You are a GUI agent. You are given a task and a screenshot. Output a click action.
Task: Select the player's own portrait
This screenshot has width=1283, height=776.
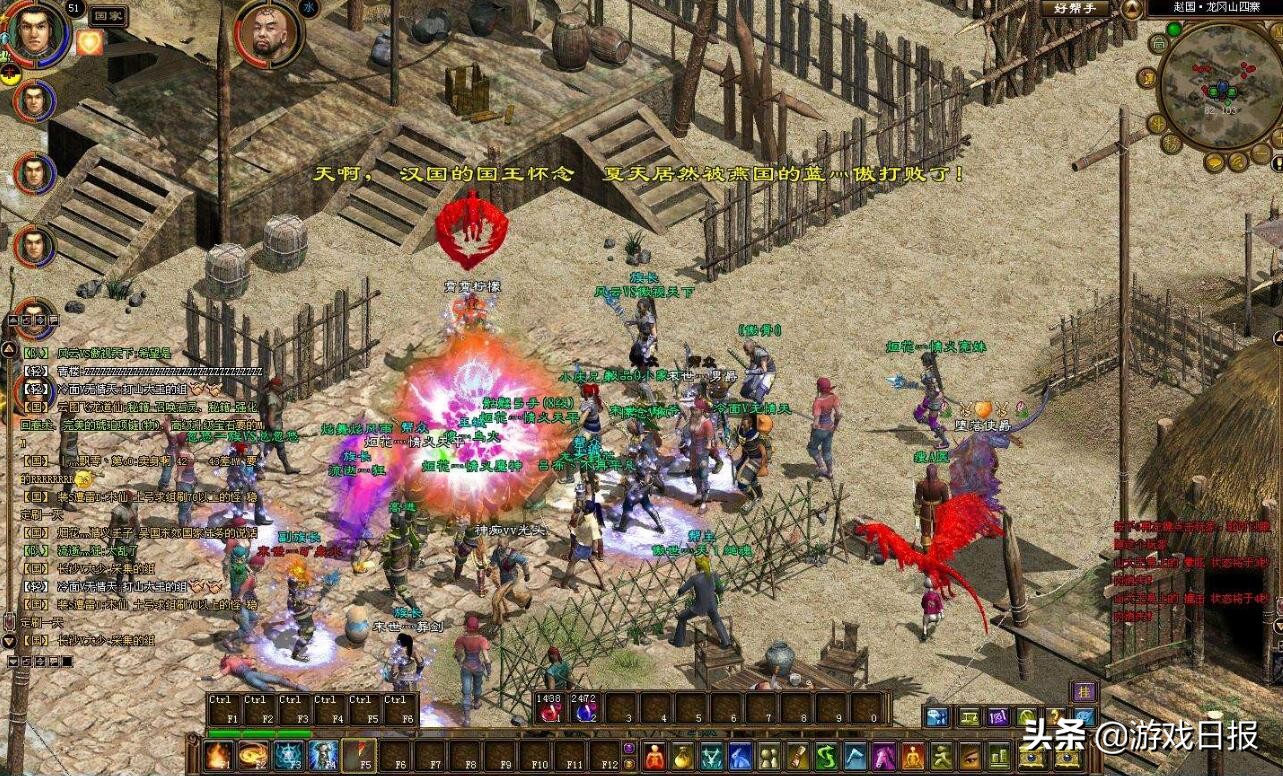[38, 31]
